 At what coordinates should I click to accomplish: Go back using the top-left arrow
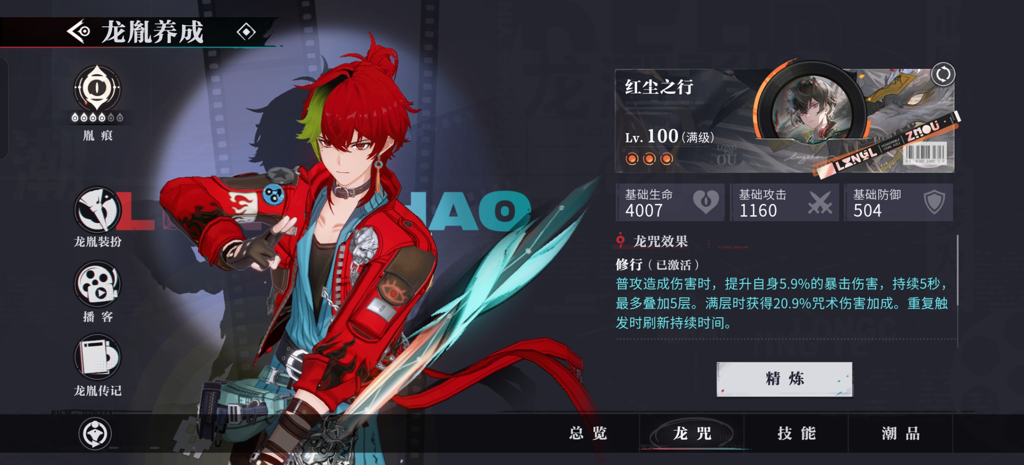[x=77, y=32]
